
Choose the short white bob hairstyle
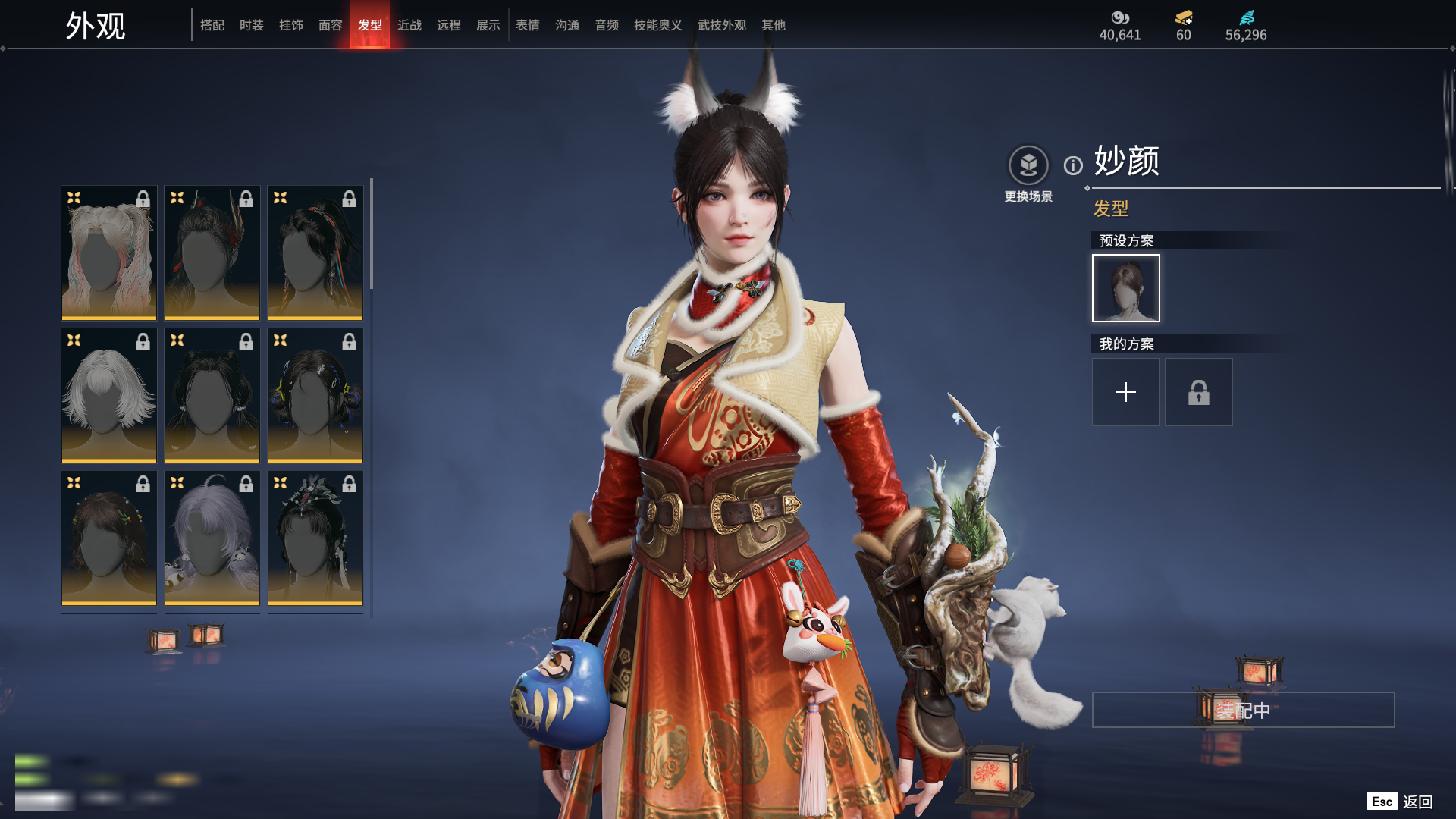pyautogui.click(x=109, y=395)
